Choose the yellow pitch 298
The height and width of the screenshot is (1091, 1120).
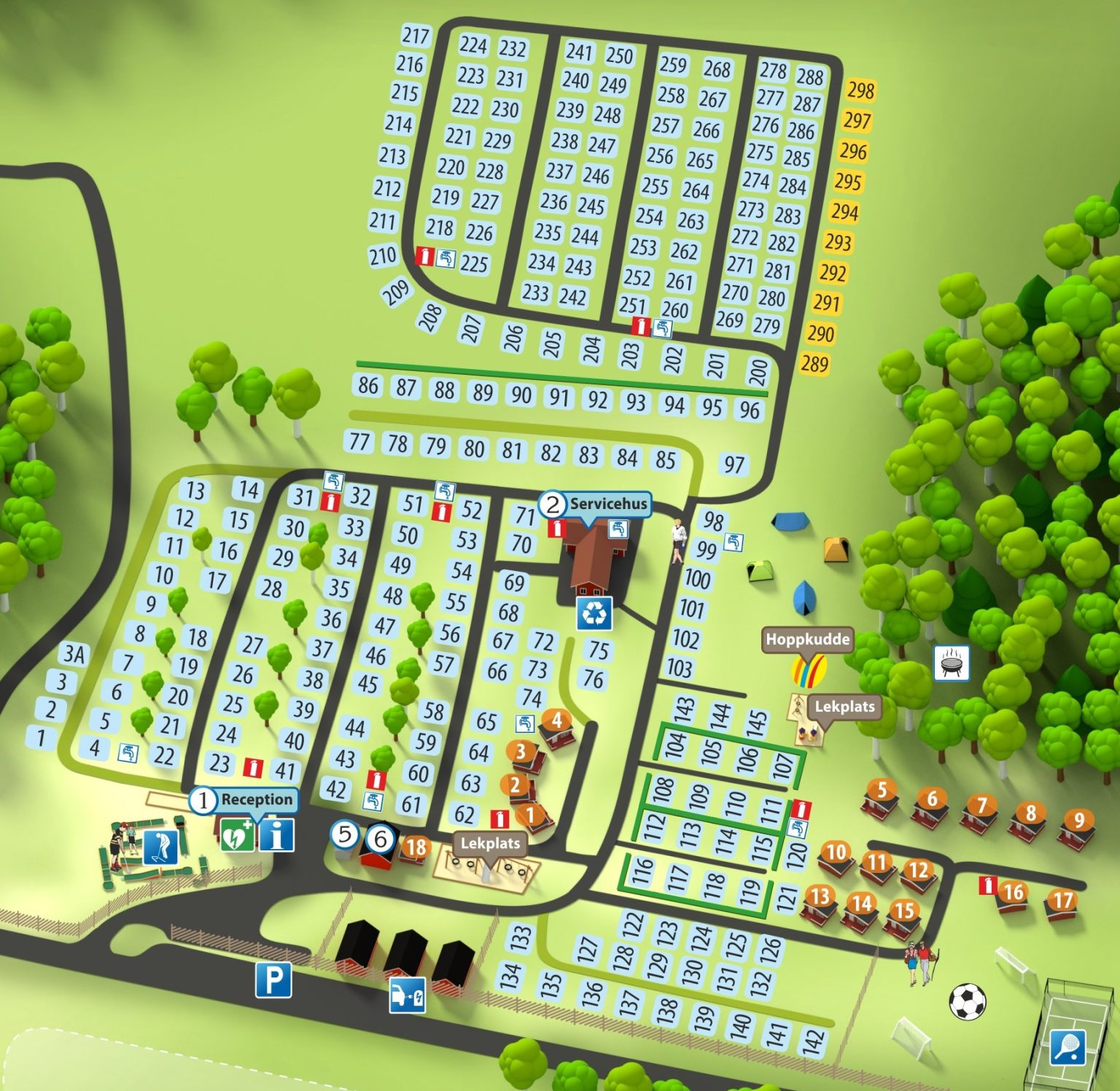[x=860, y=90]
